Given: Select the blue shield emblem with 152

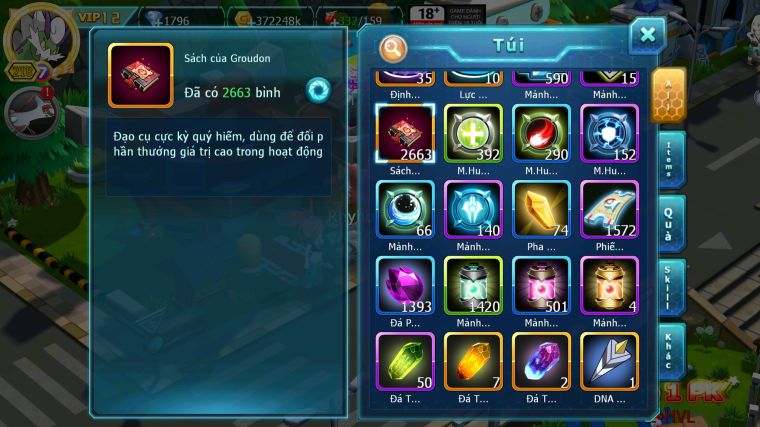Looking at the screenshot, I should [x=609, y=133].
